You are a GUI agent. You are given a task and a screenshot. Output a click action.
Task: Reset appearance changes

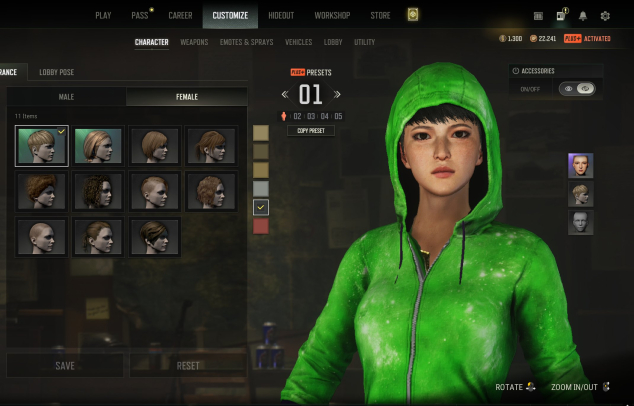pyautogui.click(x=188, y=366)
